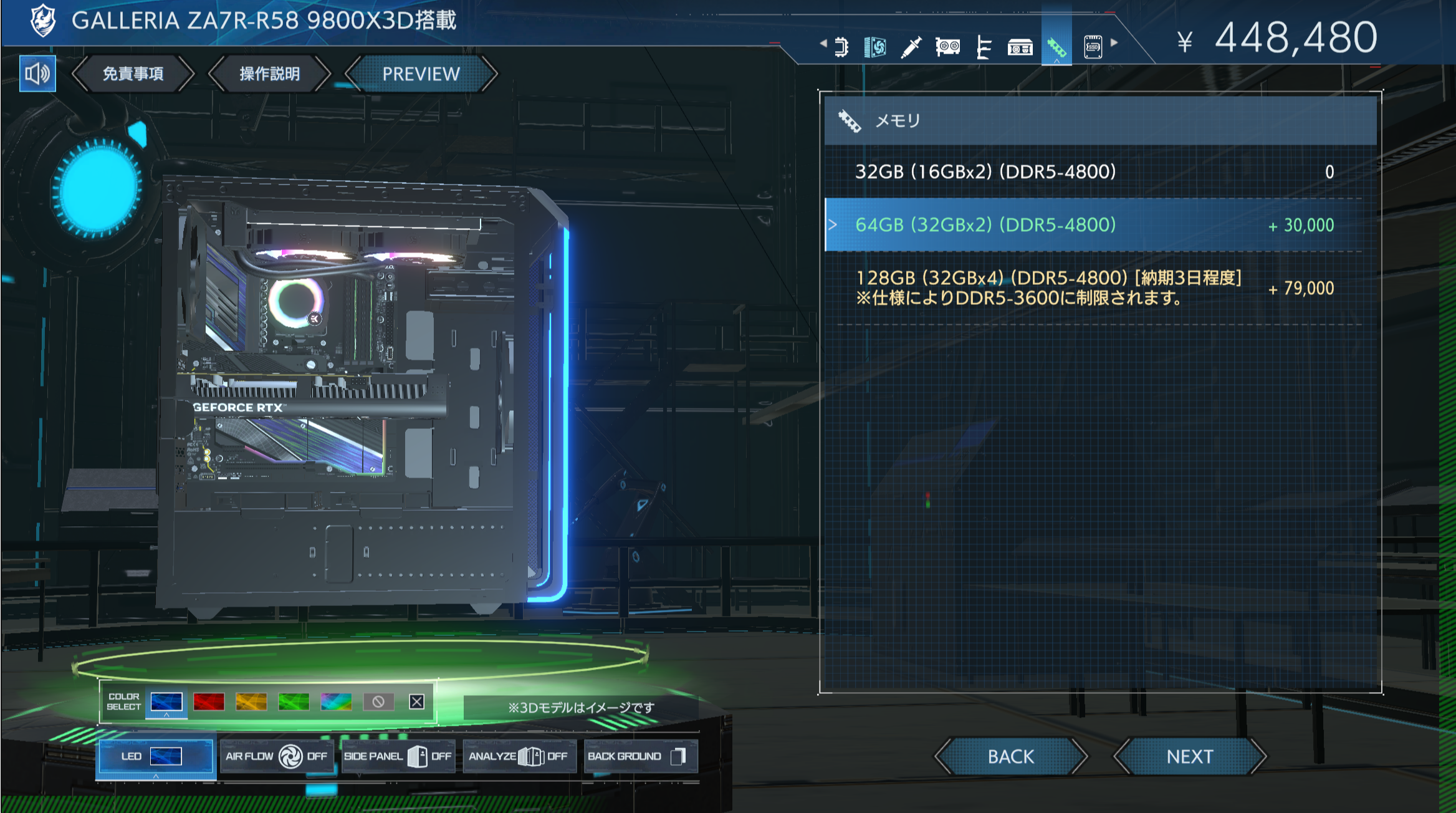Select the red LED color swatch
1456x813 pixels.
[x=209, y=702]
